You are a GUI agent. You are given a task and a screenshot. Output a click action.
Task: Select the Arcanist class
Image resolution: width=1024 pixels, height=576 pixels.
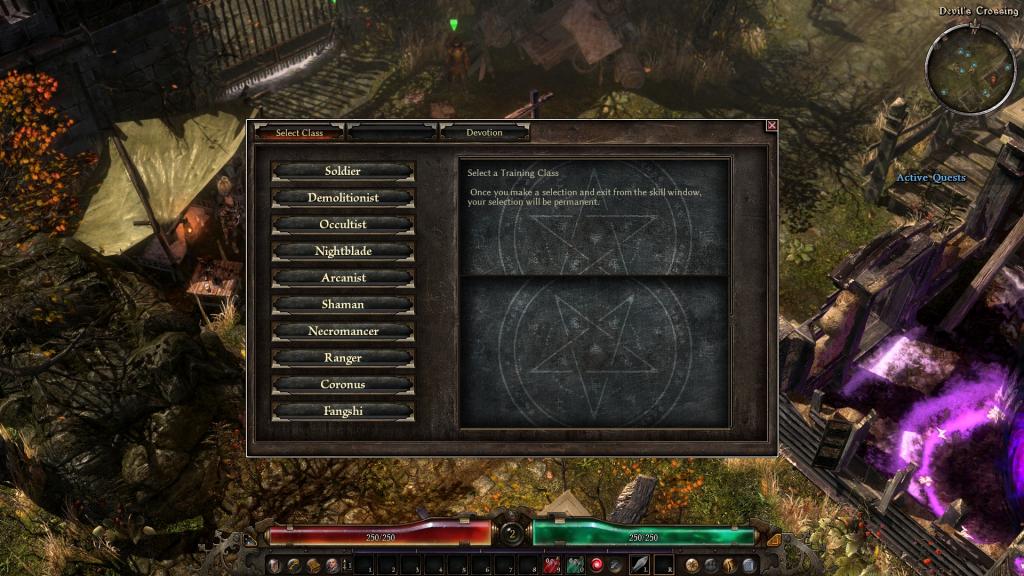342,278
